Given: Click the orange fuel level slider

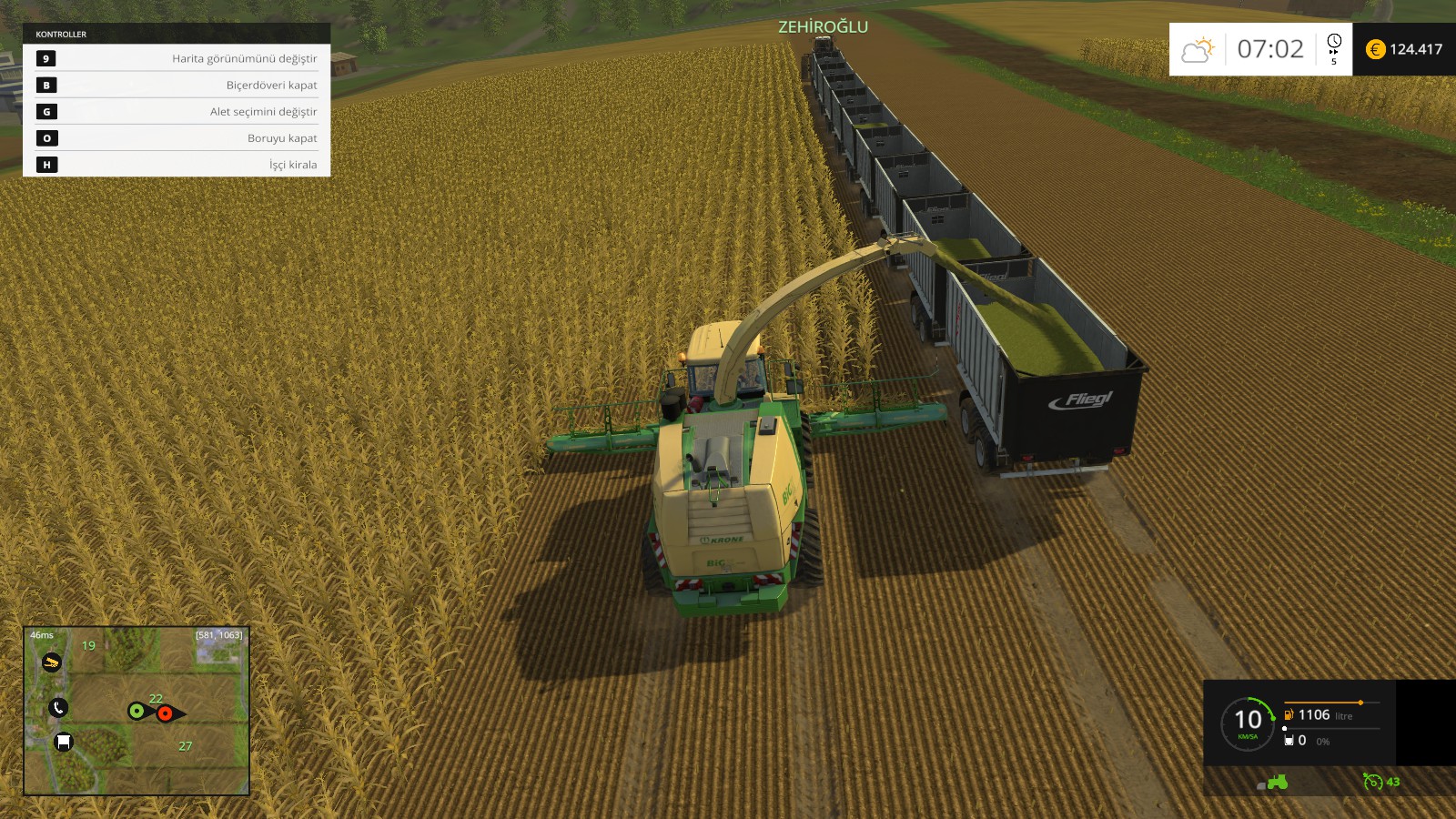Looking at the screenshot, I should tap(1360, 703).
